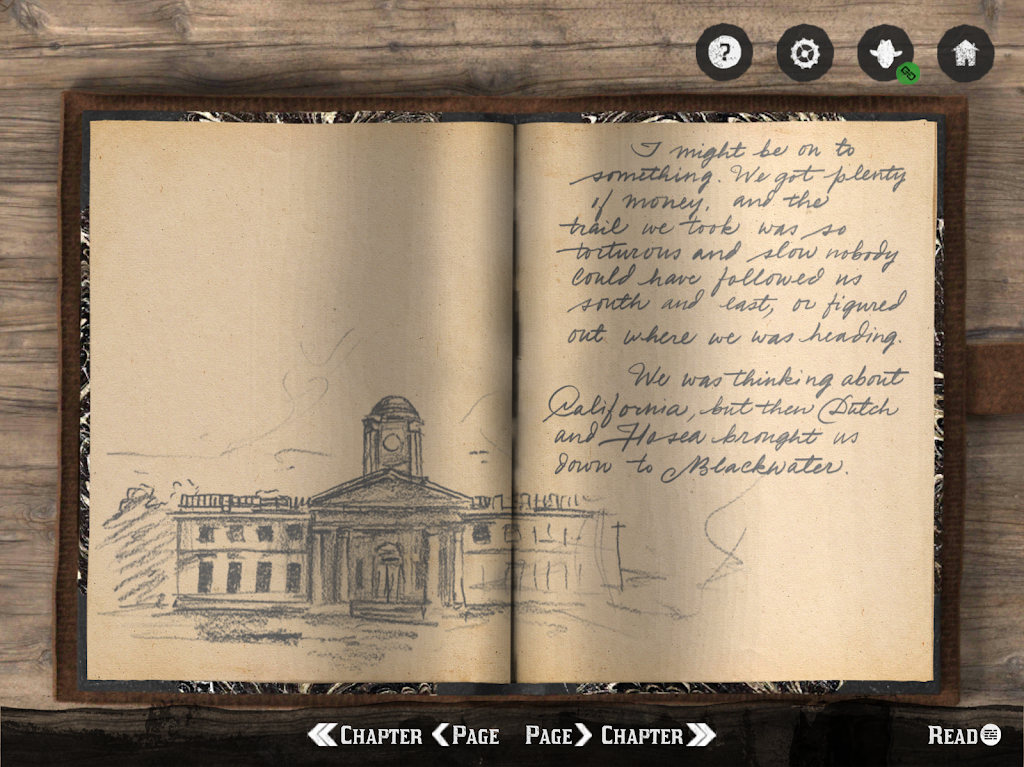Go to the home screen icon
Viewport: 1024px width, 767px height.
965,52
